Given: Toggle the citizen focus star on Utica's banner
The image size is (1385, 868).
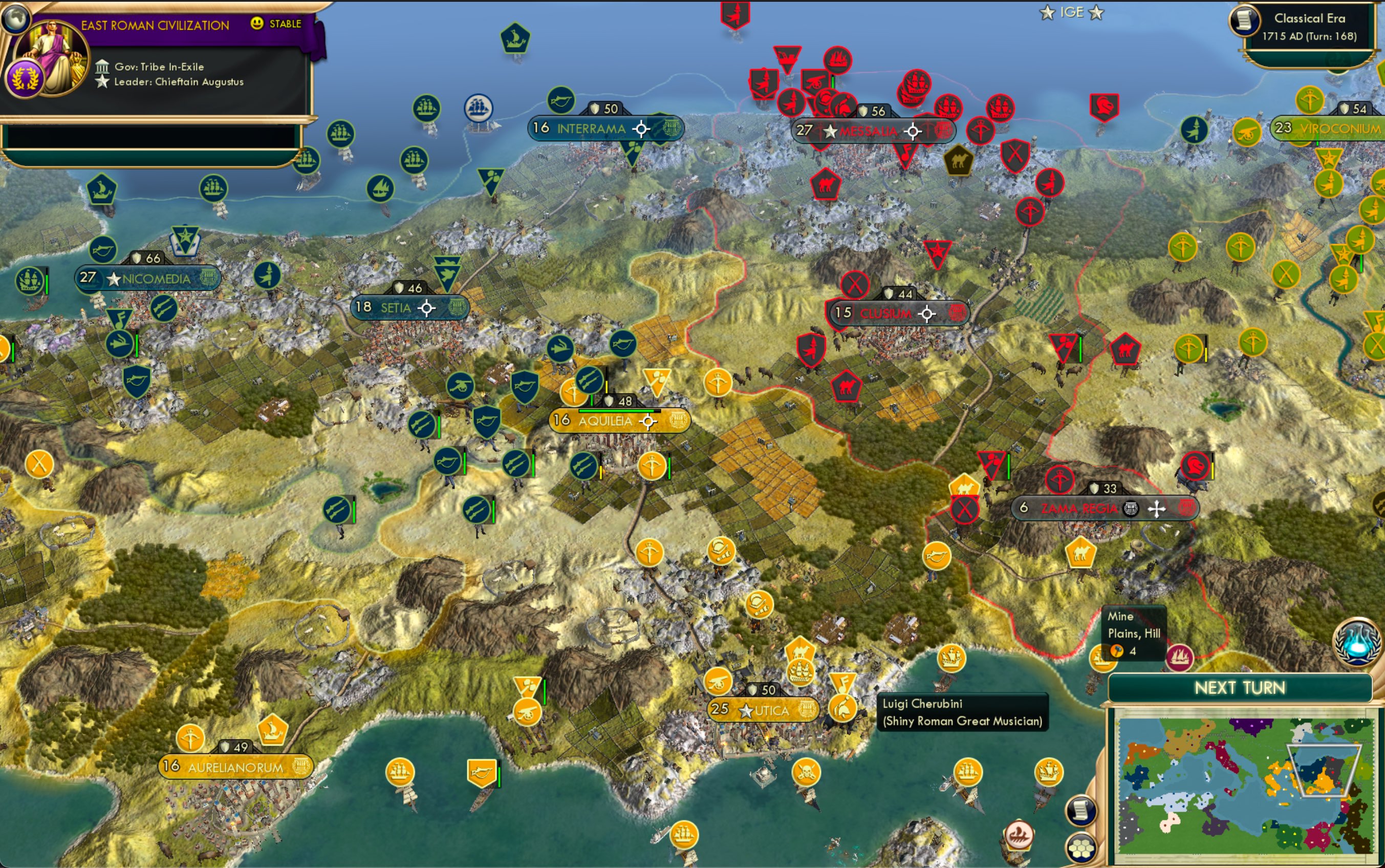Looking at the screenshot, I should [746, 710].
